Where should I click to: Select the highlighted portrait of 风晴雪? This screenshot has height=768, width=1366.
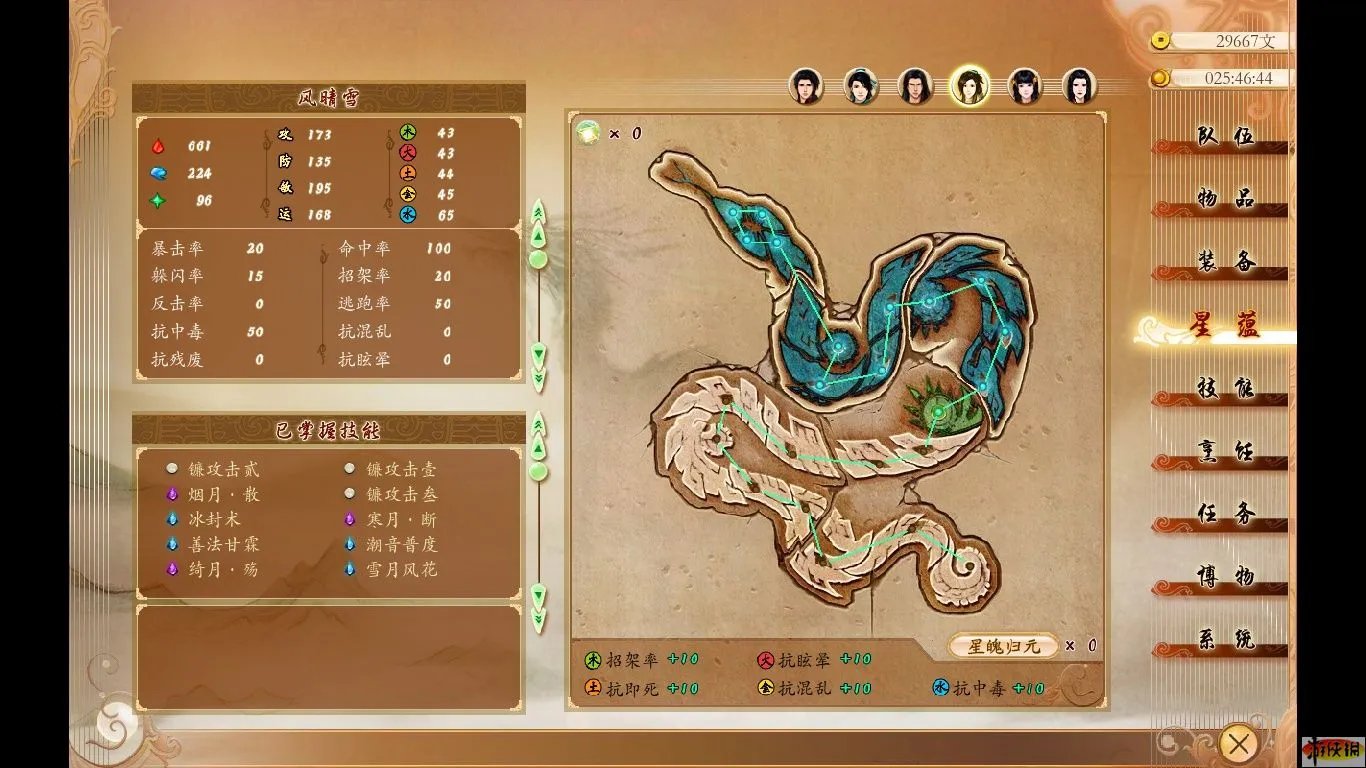coord(968,86)
